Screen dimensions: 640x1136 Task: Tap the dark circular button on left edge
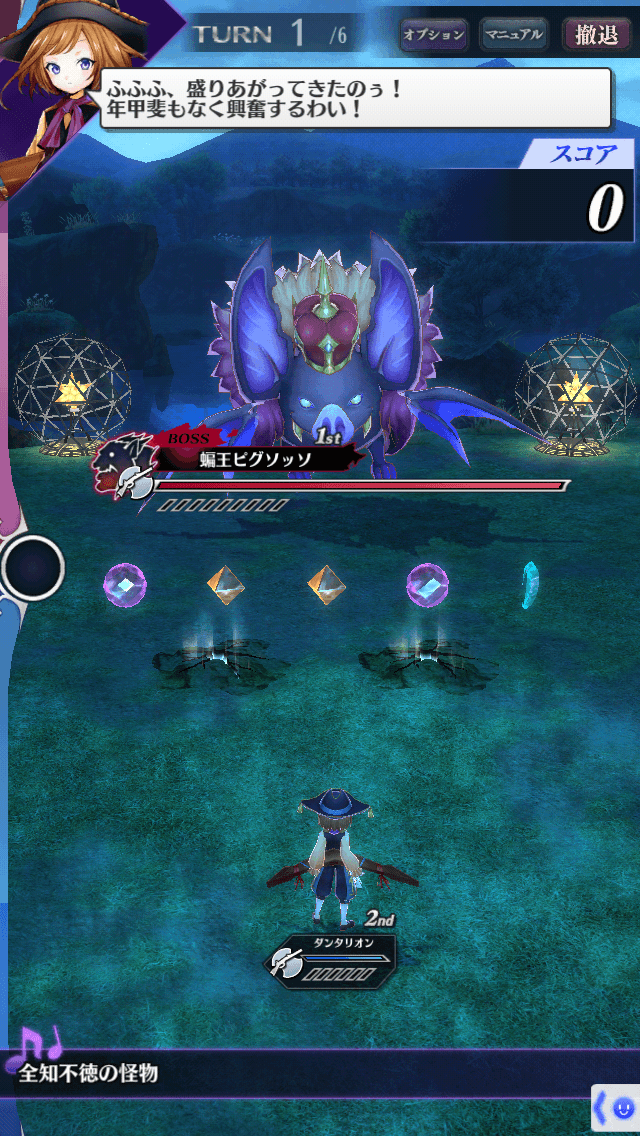[x=33, y=568]
